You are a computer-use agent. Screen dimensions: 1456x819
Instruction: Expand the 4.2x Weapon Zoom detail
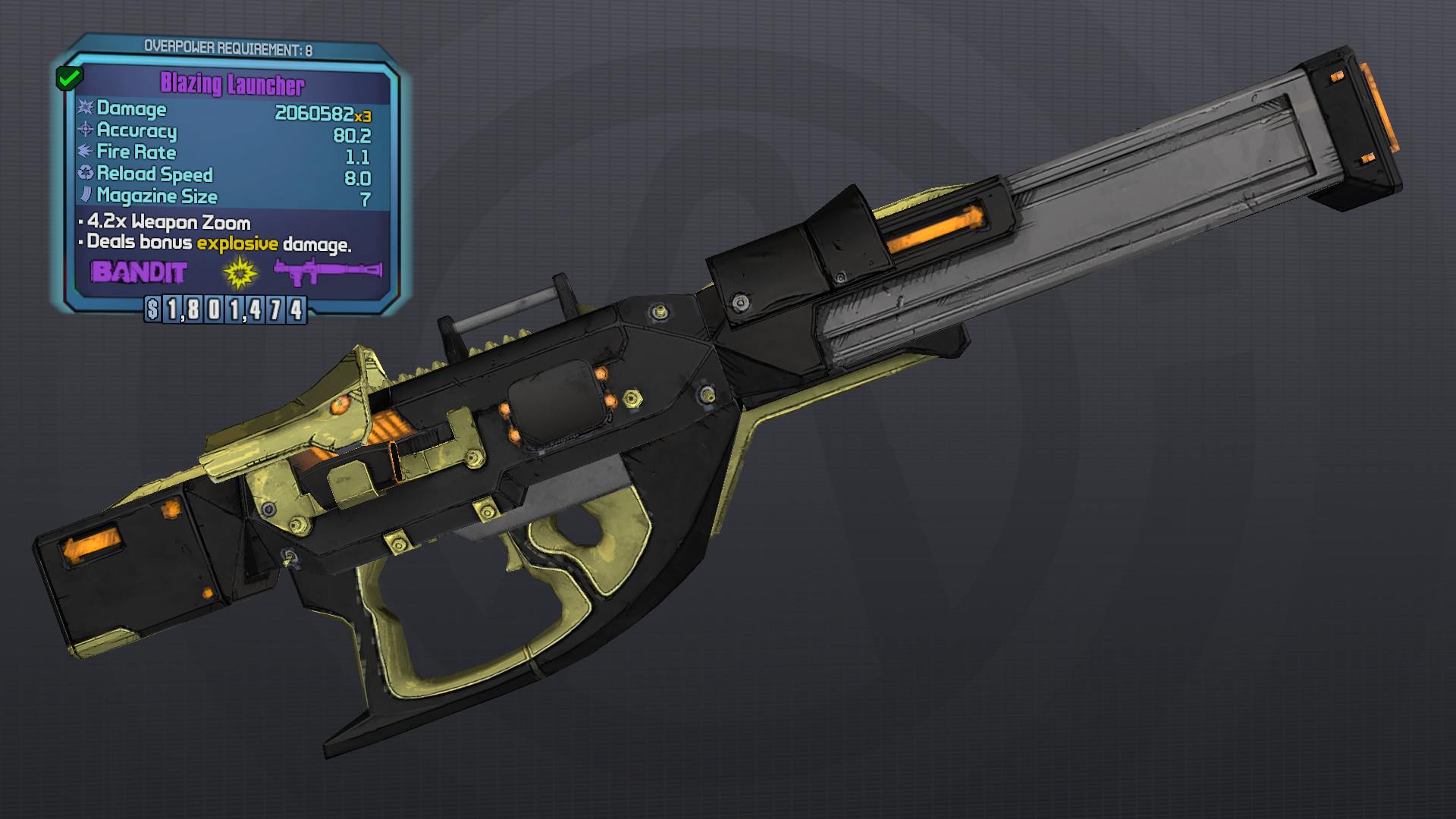coord(168,223)
